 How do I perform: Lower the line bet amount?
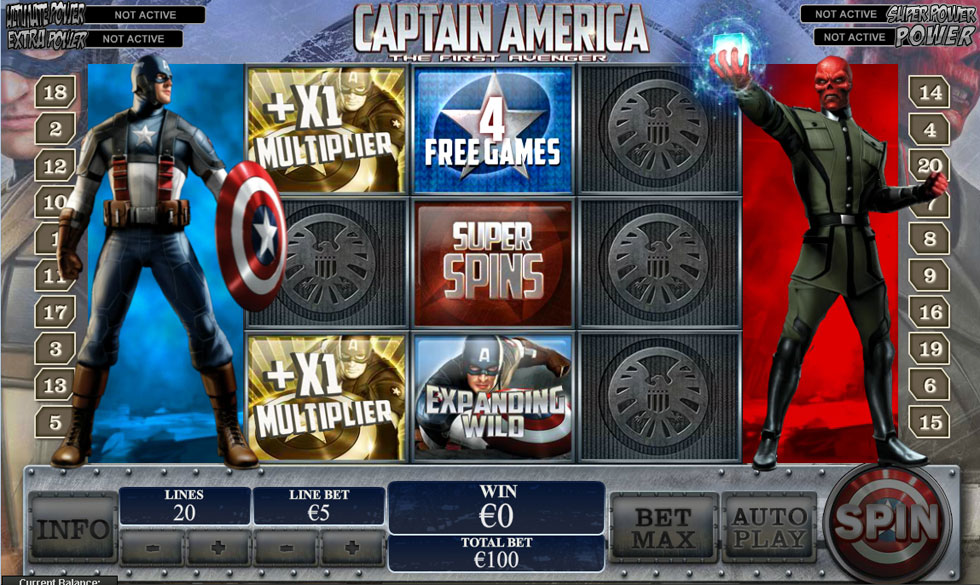coord(285,548)
